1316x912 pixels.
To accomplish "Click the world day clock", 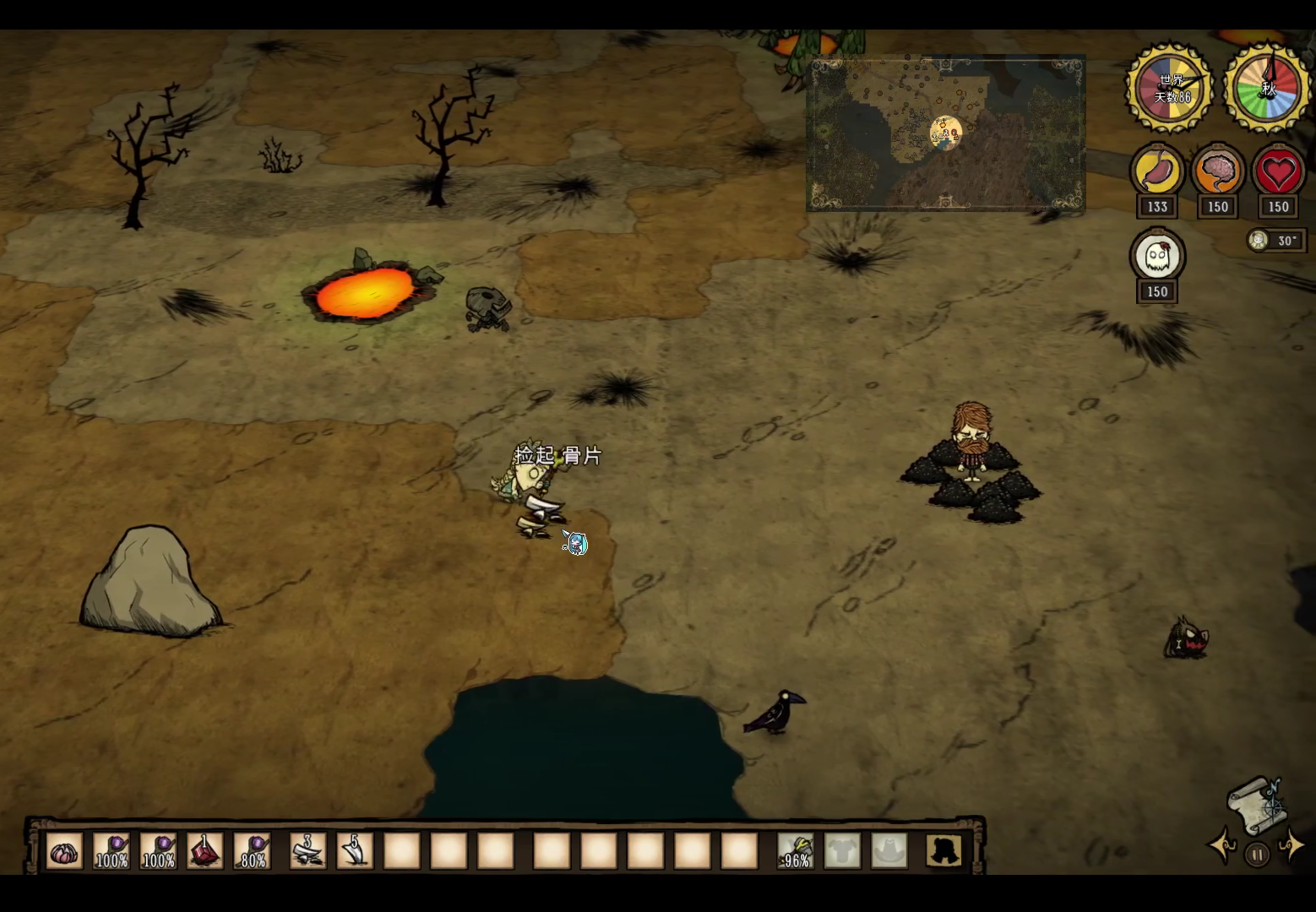I will pyautogui.click(x=1171, y=88).
